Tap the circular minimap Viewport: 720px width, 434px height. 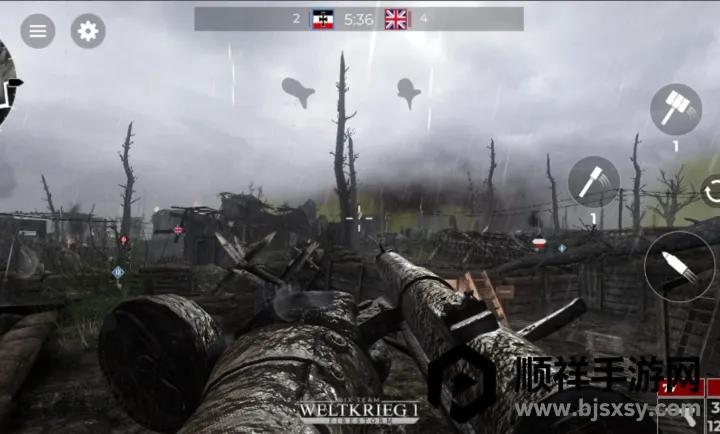point(6,85)
